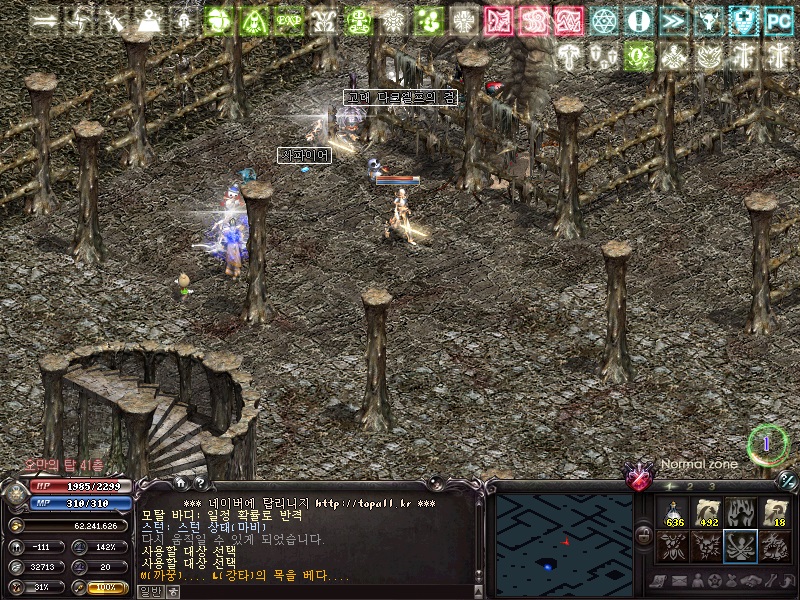800x600 pixels.
Task: Select the 일반 chat tab
Action: click(149, 592)
